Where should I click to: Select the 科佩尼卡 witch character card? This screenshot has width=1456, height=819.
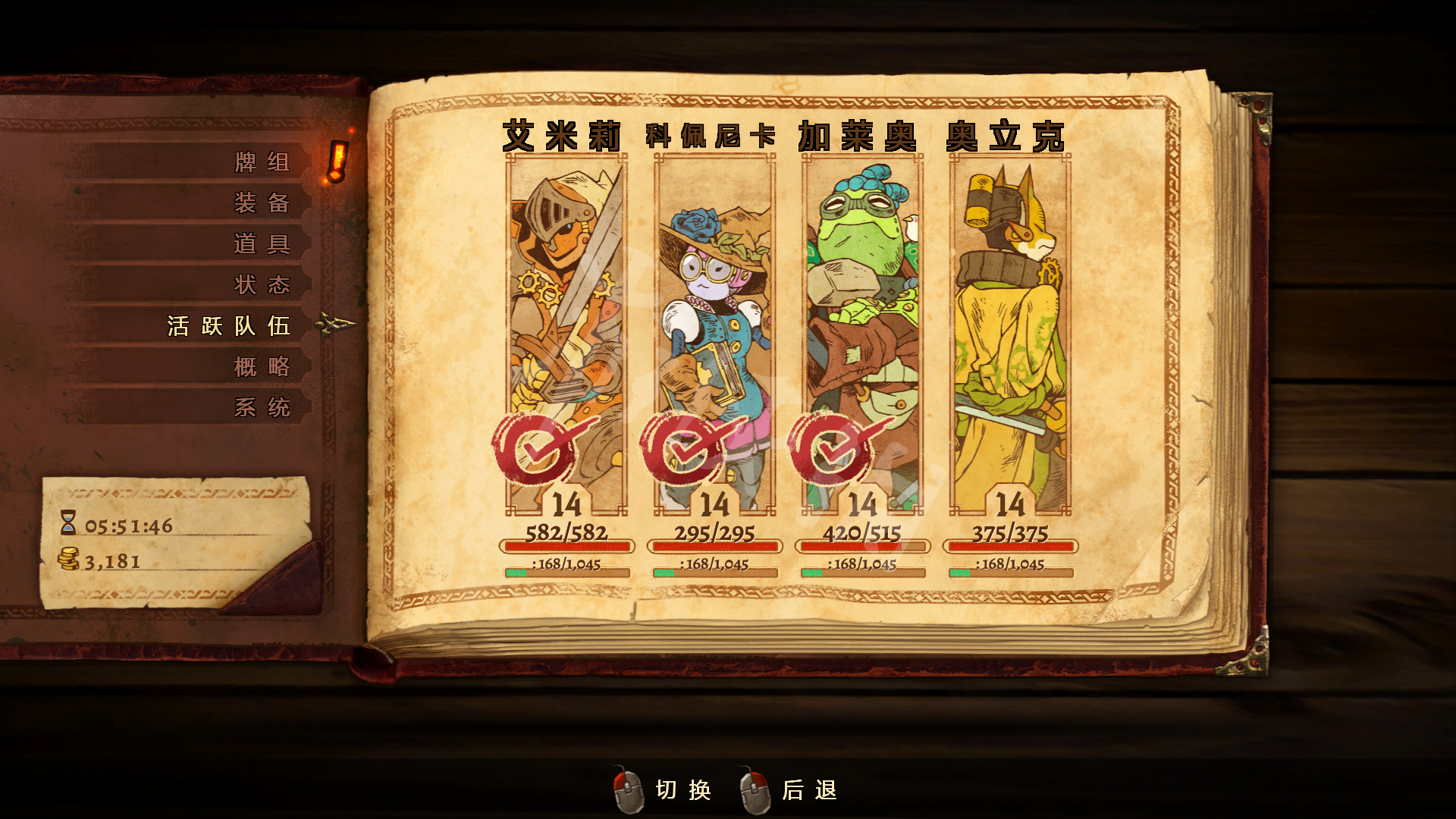coord(714,334)
